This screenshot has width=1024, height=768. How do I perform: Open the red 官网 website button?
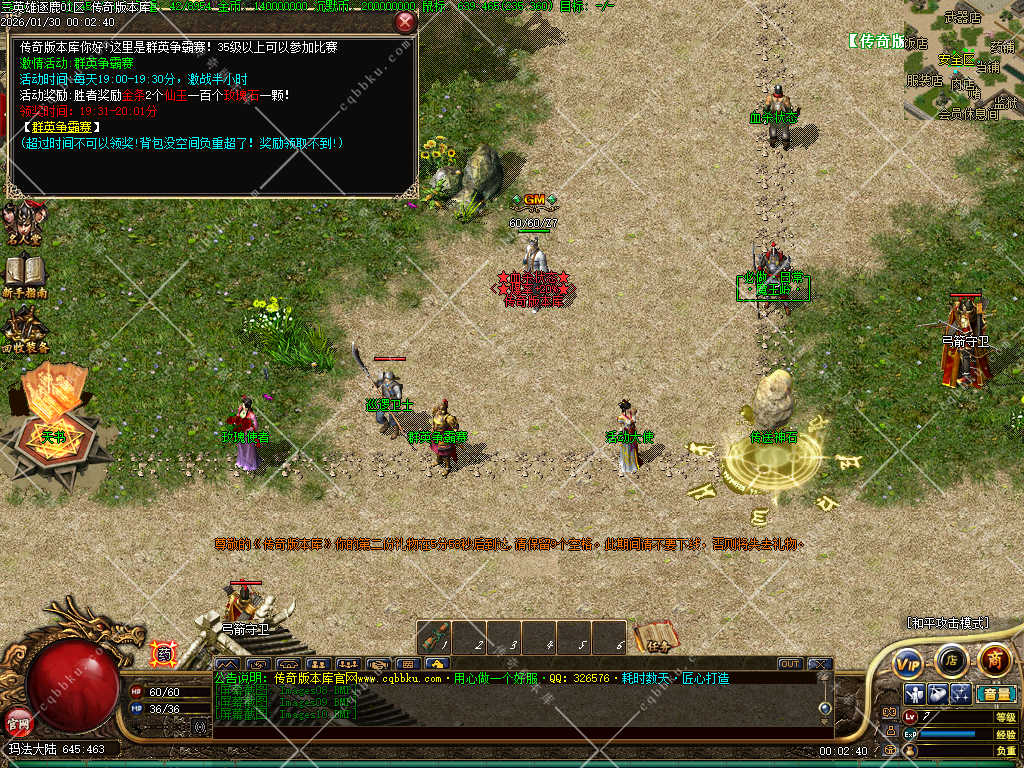click(18, 720)
